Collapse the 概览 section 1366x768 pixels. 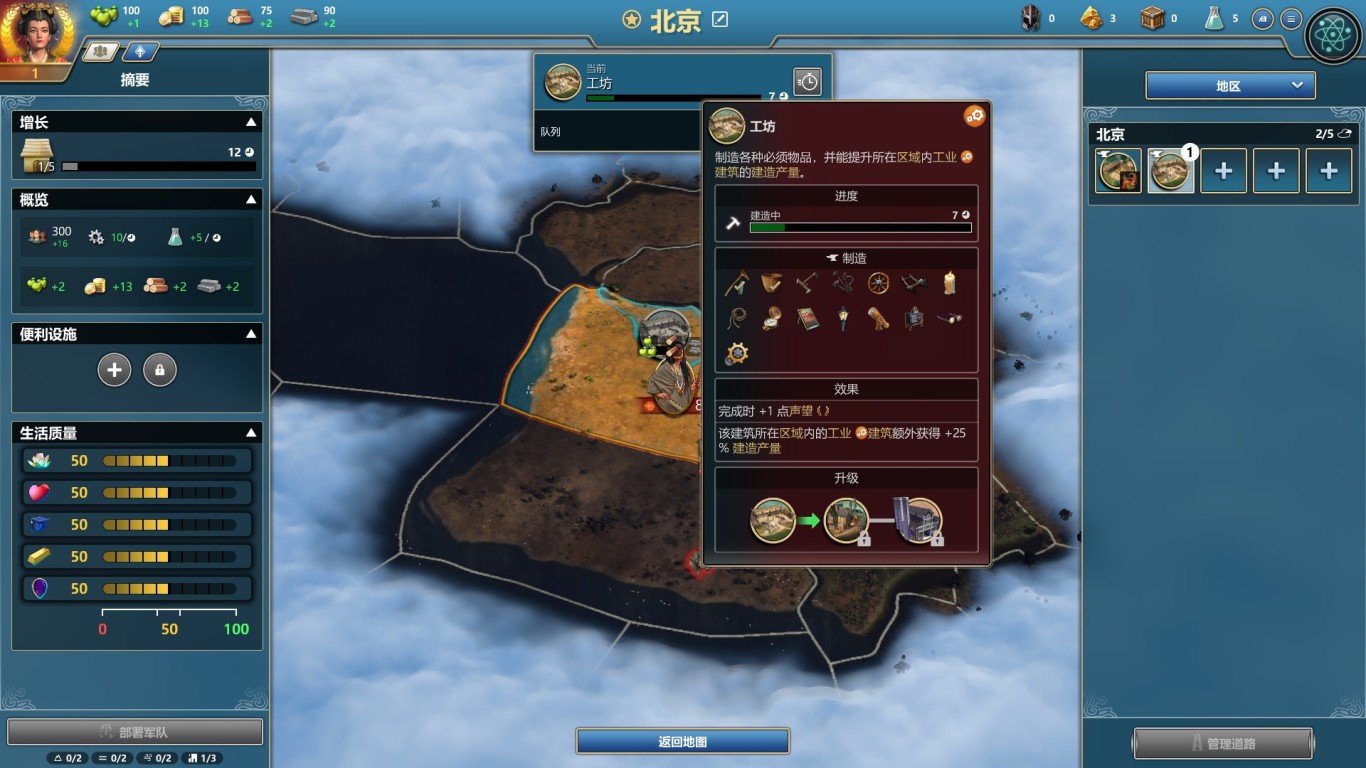tap(251, 200)
